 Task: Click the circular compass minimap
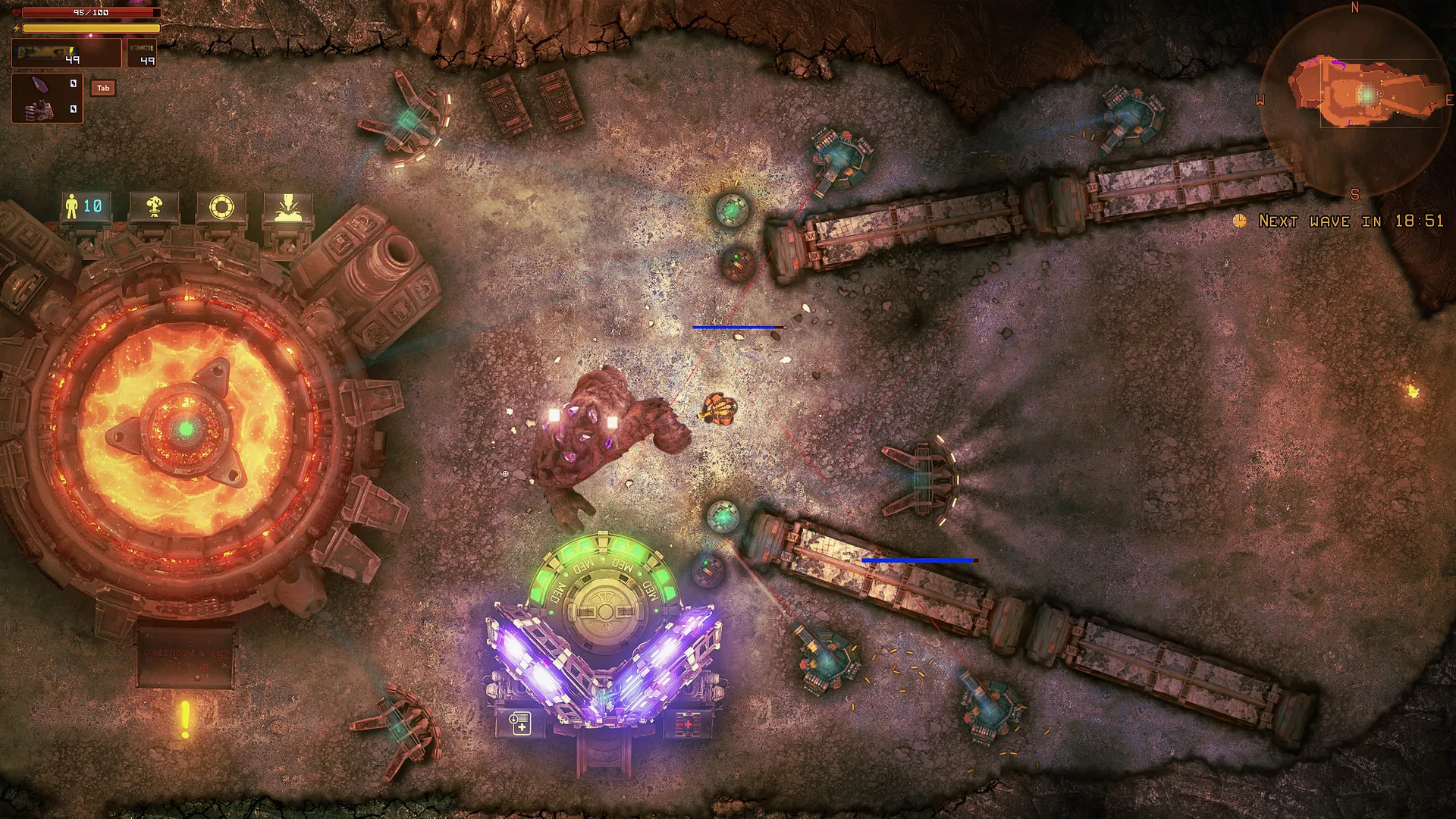pyautogui.click(x=1354, y=102)
